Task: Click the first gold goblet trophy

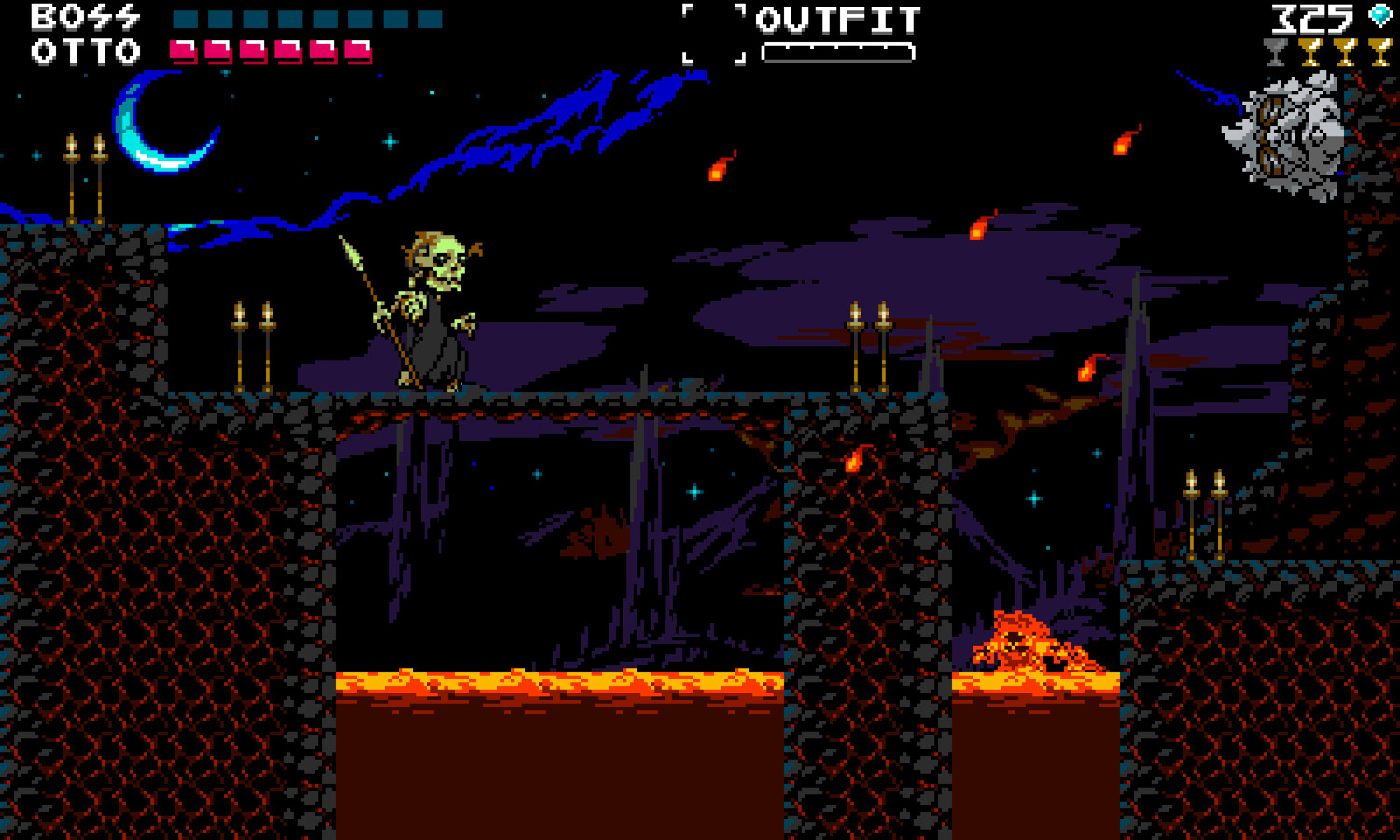Action: click(1310, 51)
